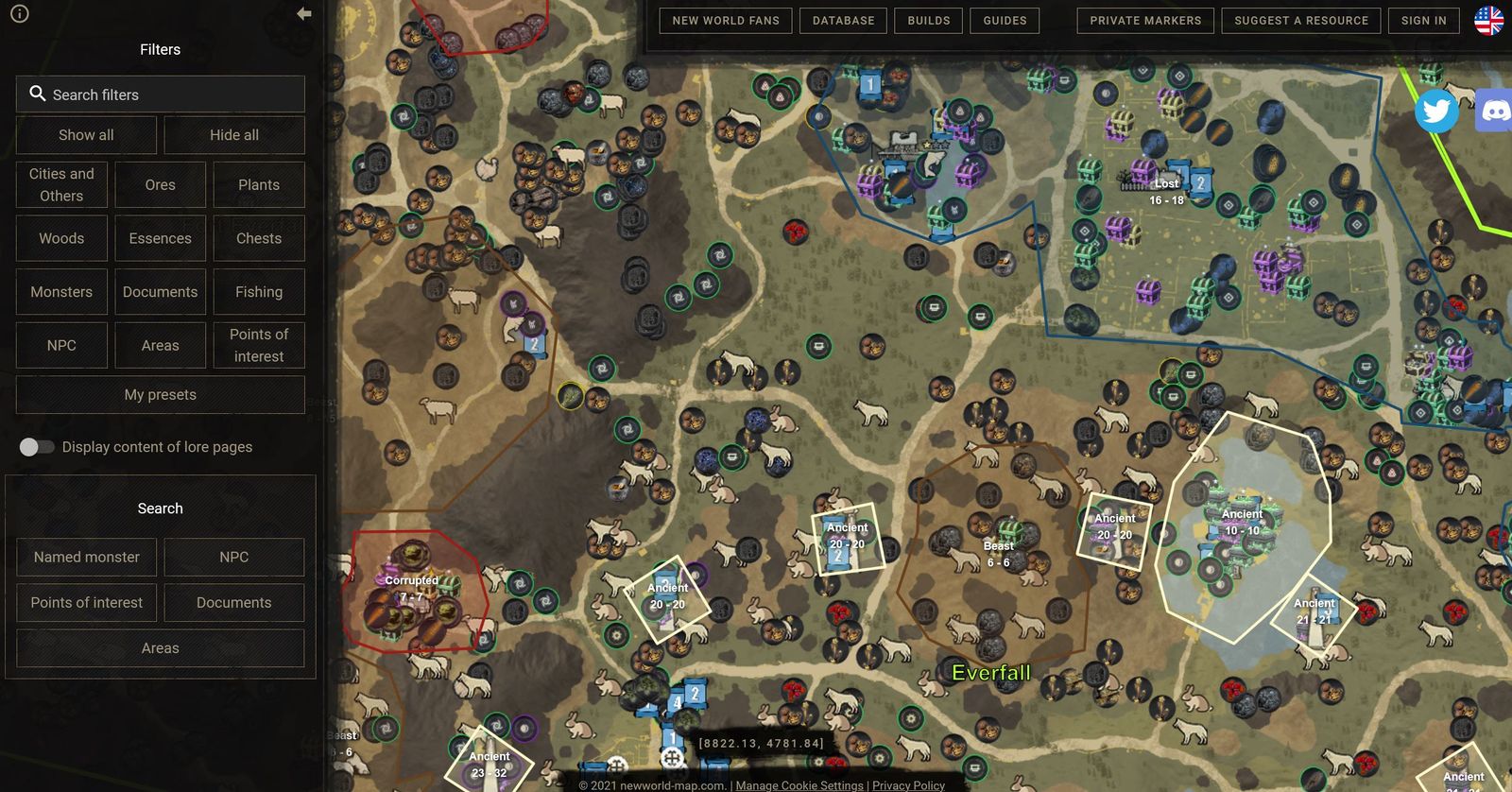Collapse the Filters panel using the back arrow

tap(302, 13)
